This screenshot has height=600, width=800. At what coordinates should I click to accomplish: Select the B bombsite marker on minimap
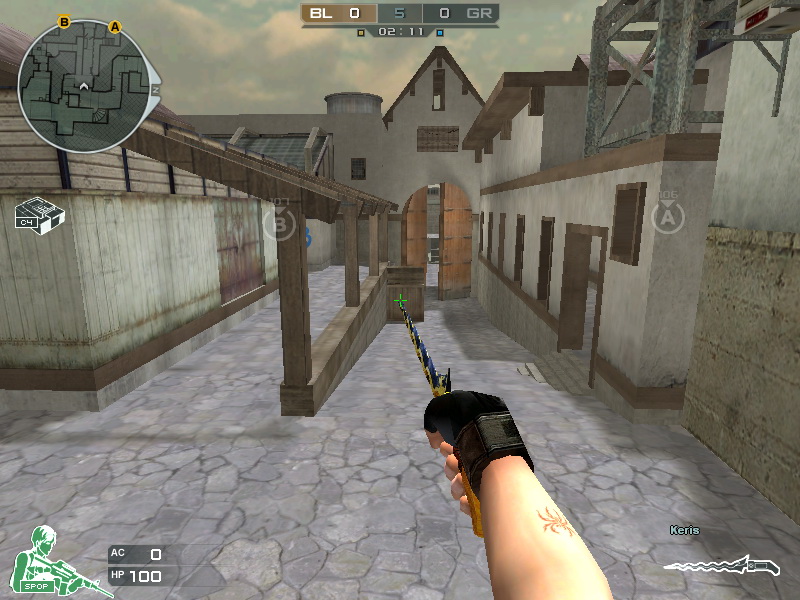coord(65,21)
